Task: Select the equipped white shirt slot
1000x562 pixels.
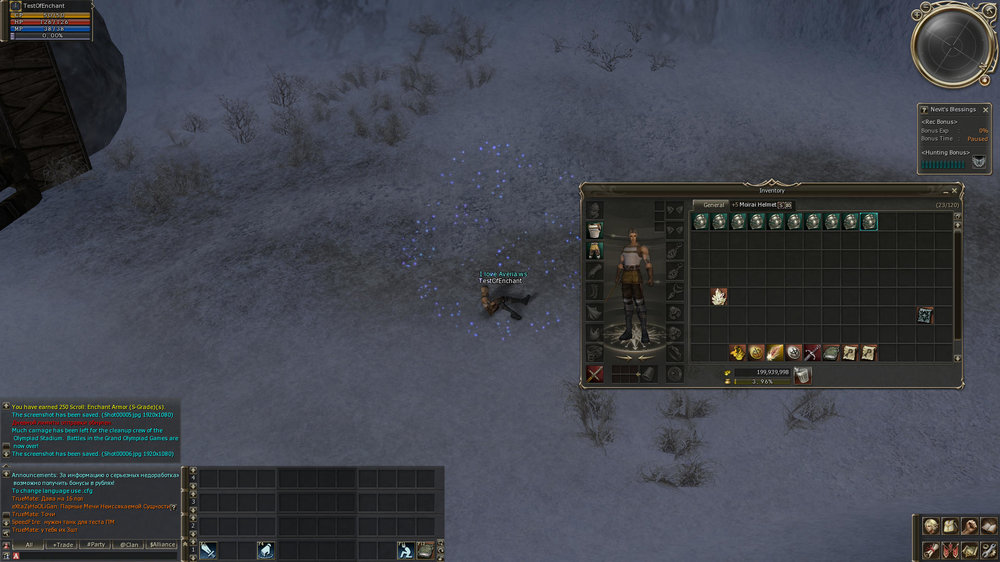Action: (595, 230)
